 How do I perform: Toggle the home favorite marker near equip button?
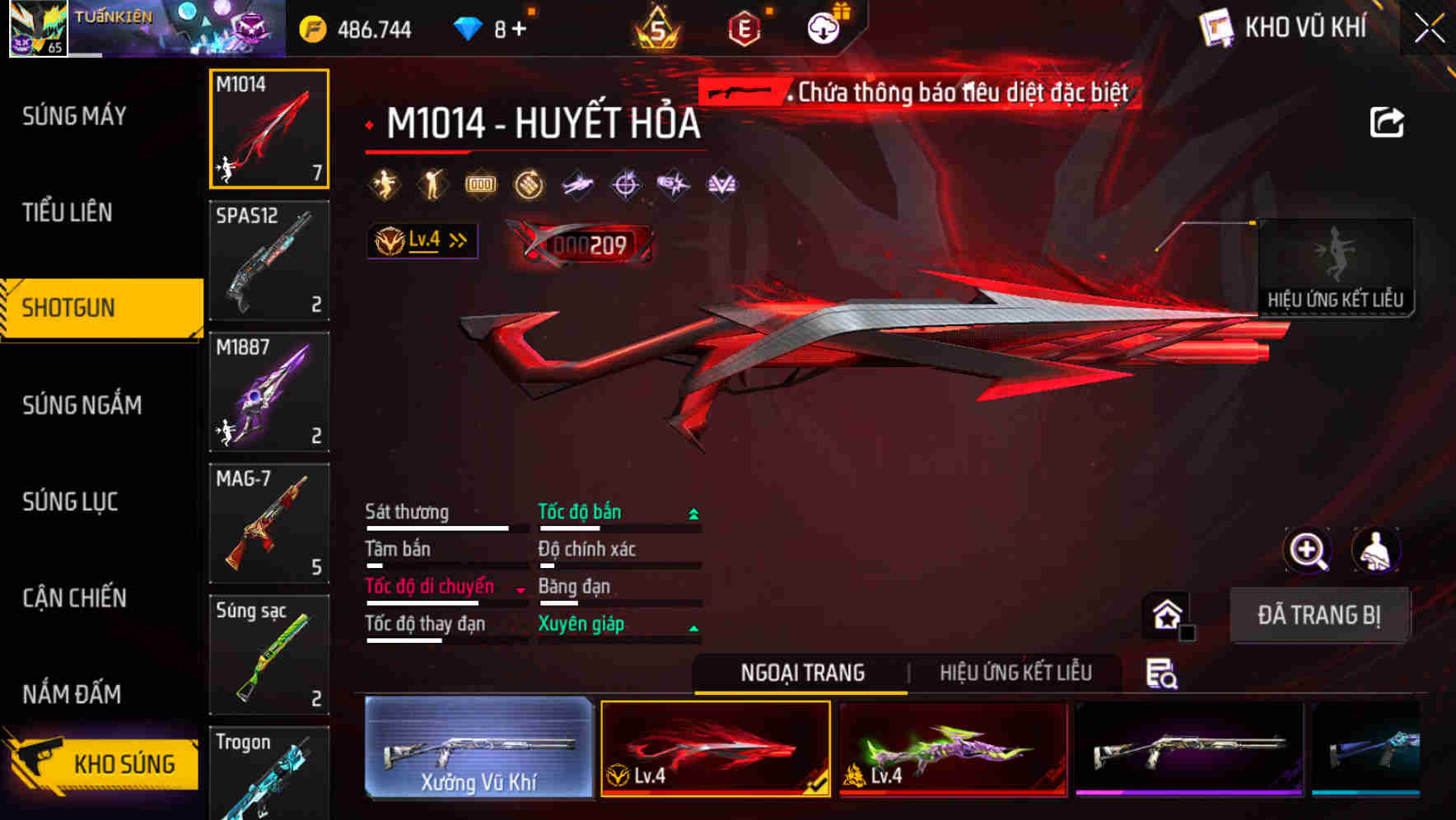pyautogui.click(x=1165, y=614)
